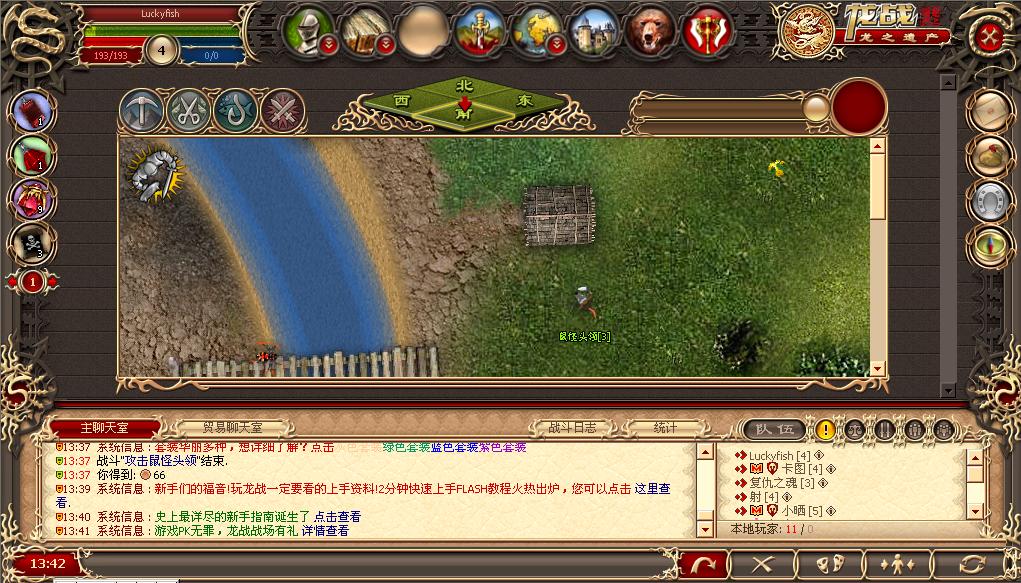Open the 统计 statistics tab

665,428
